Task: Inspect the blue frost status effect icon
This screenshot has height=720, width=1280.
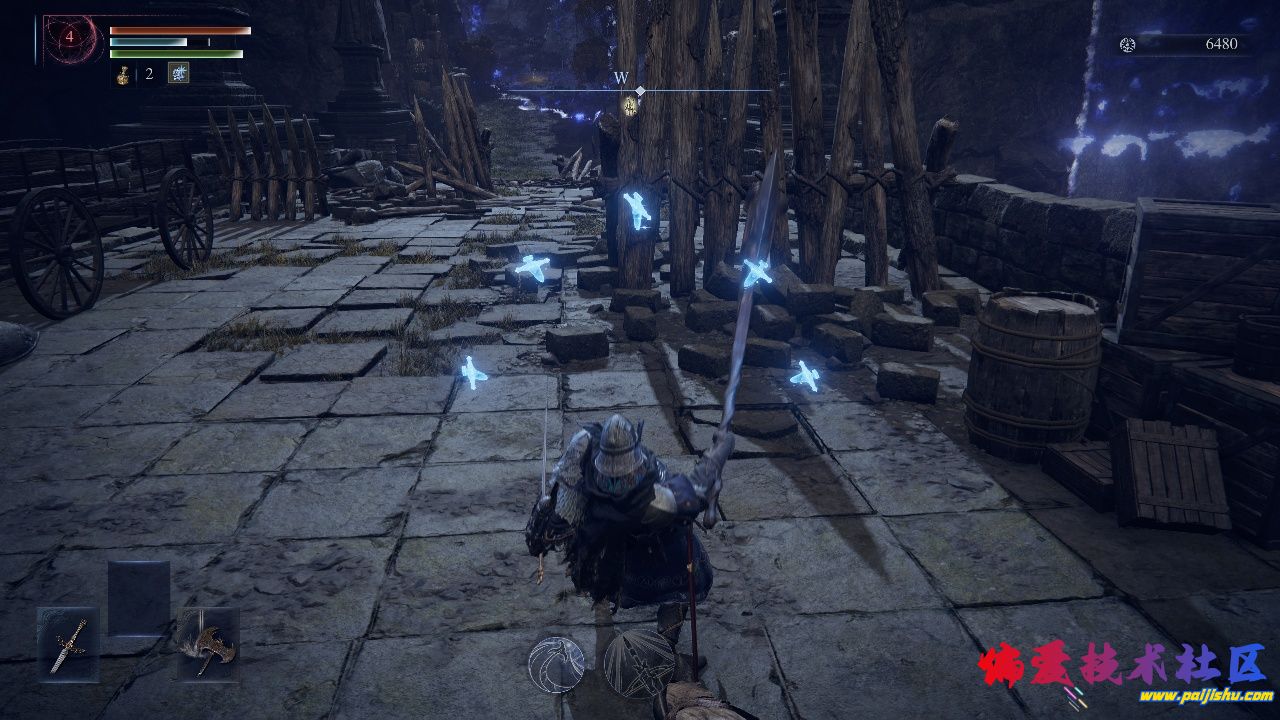Action: coord(178,73)
